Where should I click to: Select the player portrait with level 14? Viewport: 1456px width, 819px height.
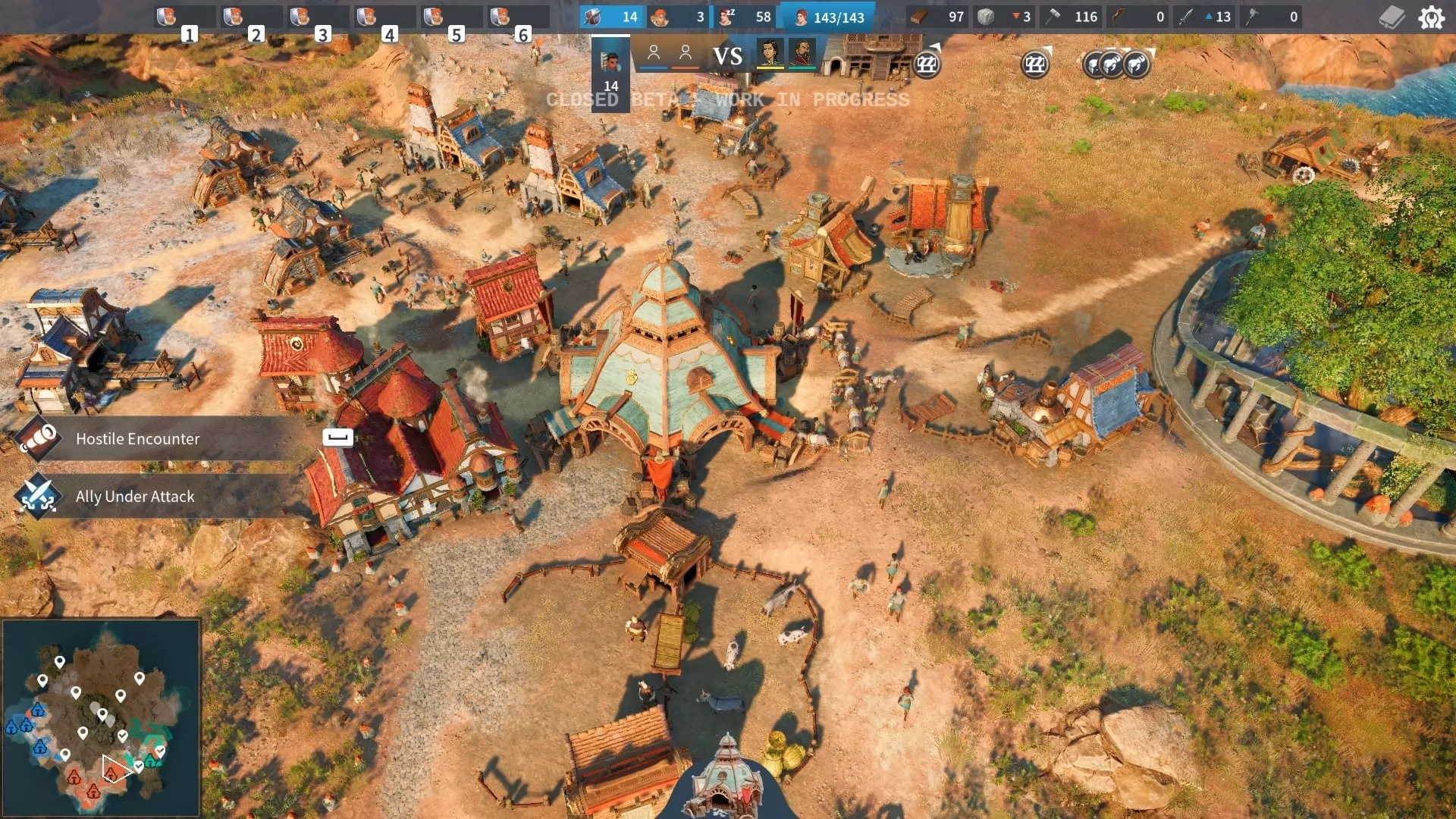tap(610, 73)
